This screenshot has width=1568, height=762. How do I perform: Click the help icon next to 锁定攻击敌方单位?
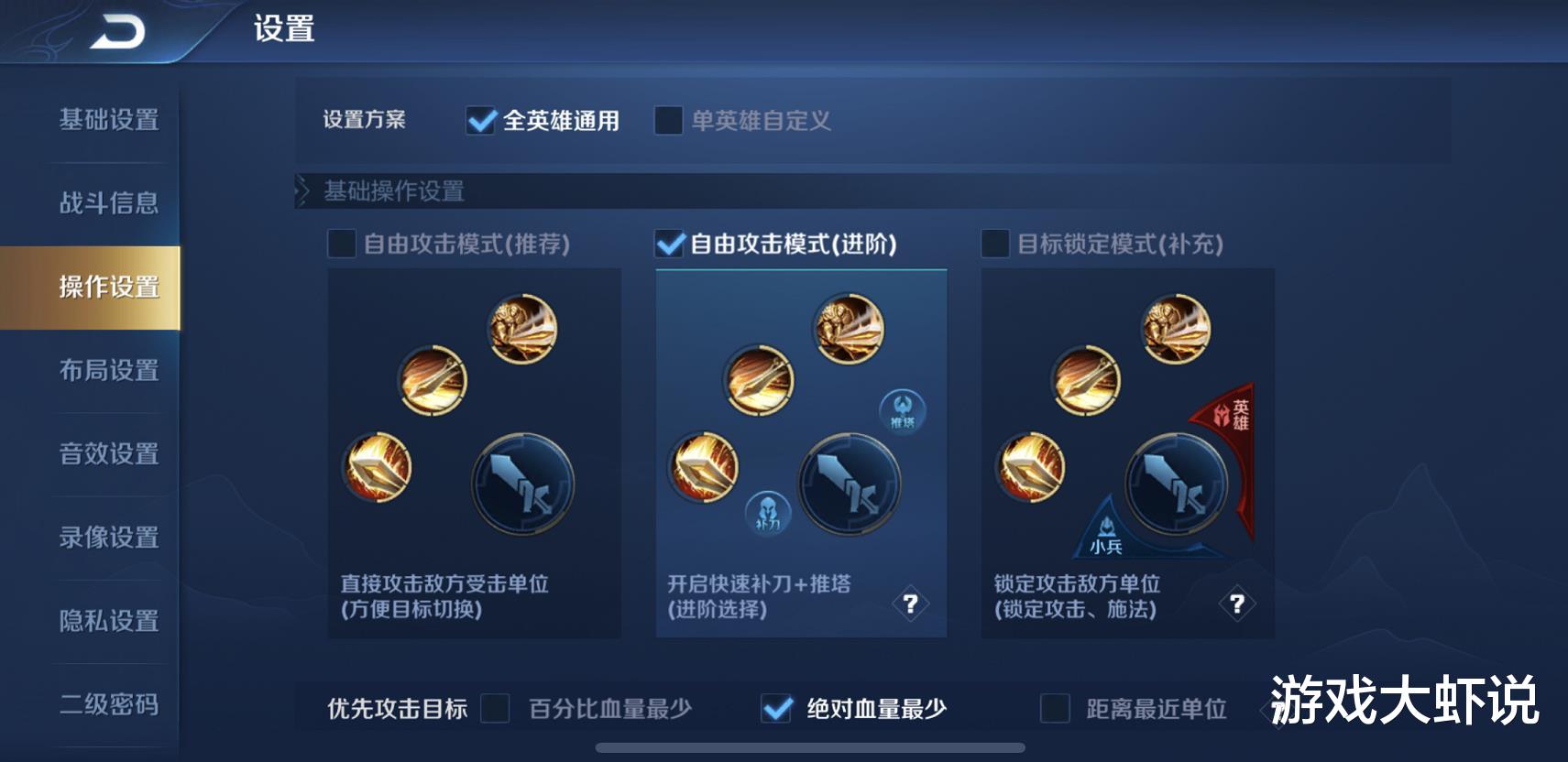pyautogui.click(x=1237, y=604)
